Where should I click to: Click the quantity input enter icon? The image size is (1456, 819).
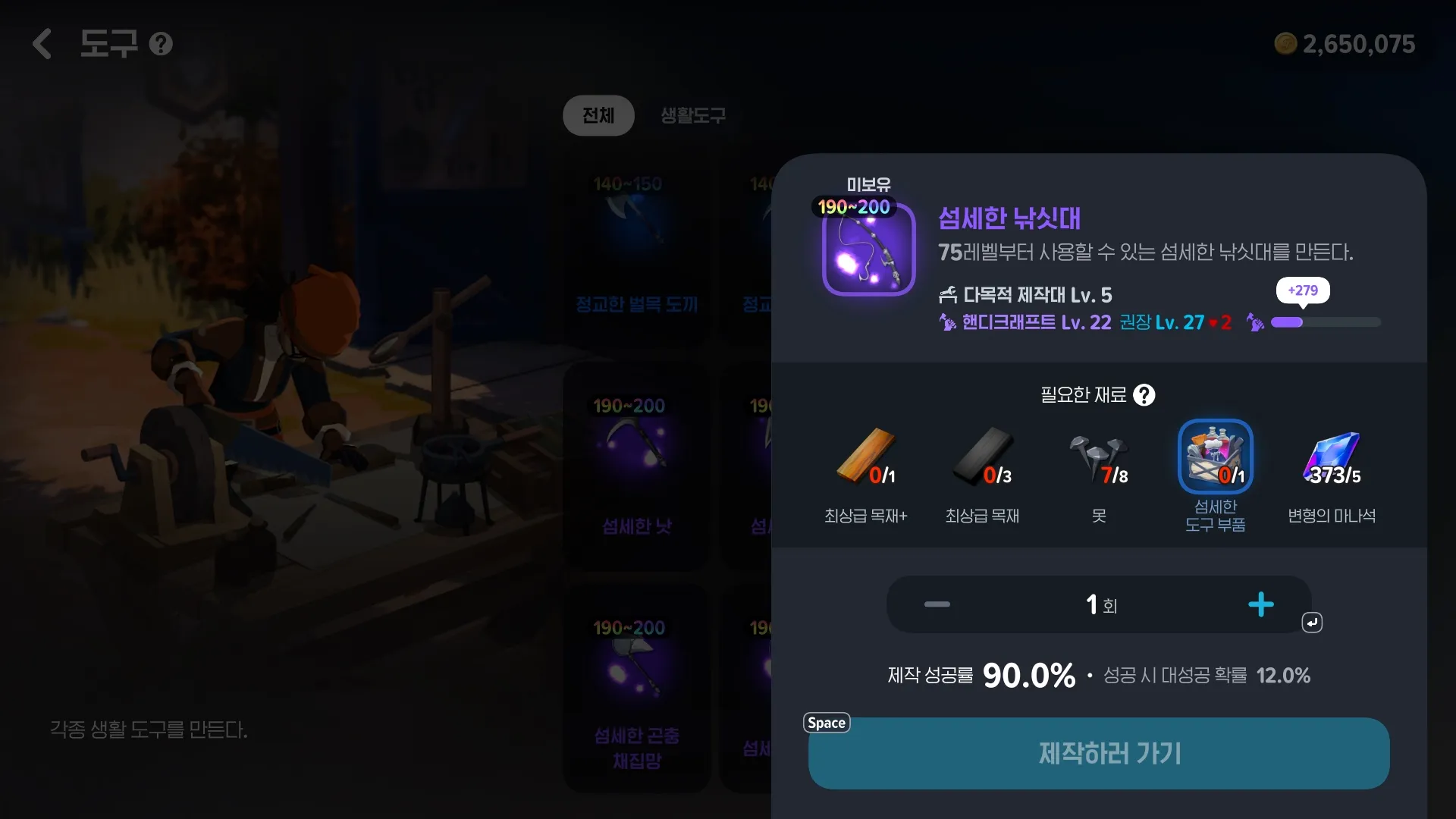tap(1312, 623)
